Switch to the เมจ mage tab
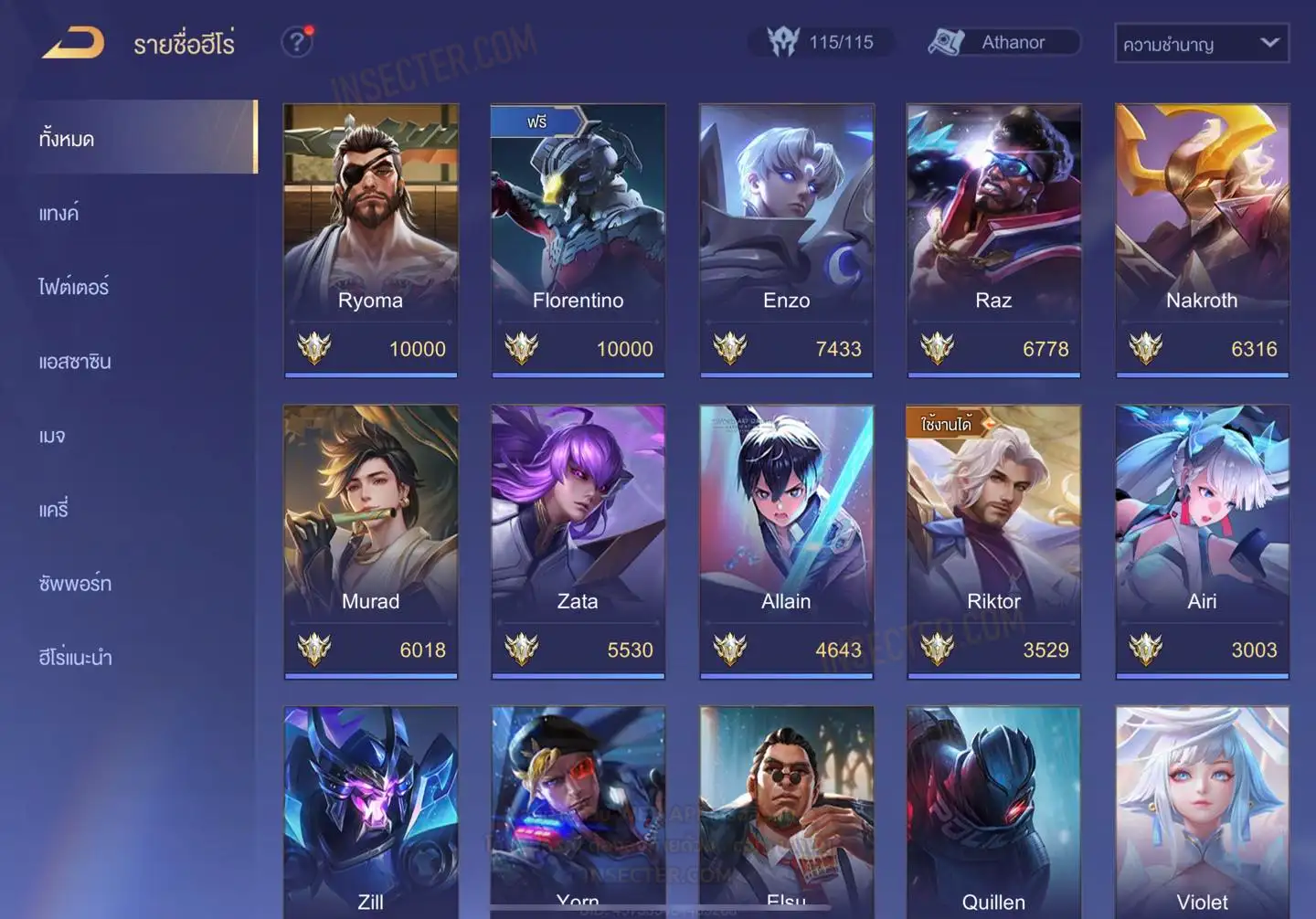 click(x=53, y=436)
